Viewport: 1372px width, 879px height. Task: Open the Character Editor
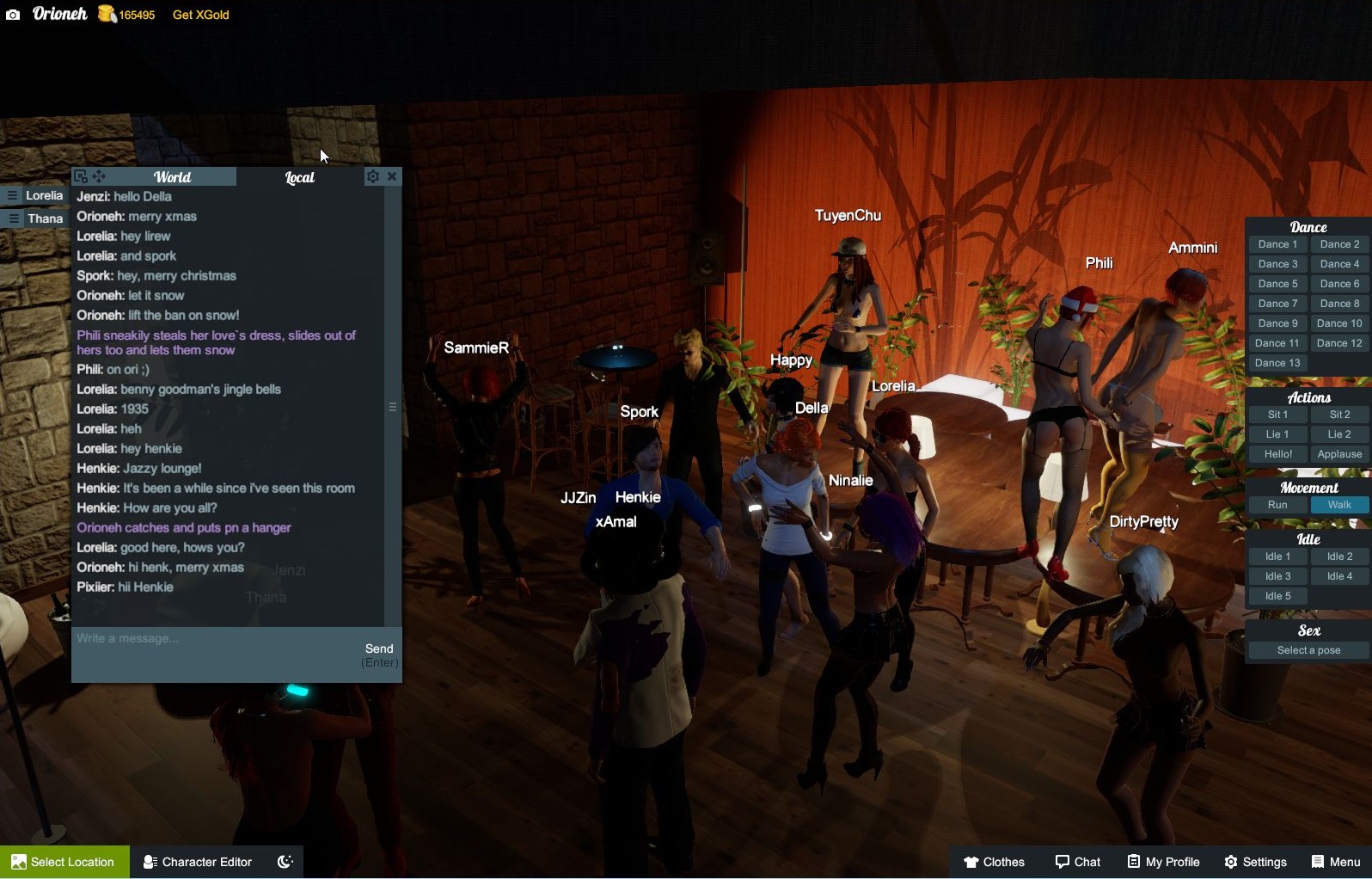tap(198, 862)
